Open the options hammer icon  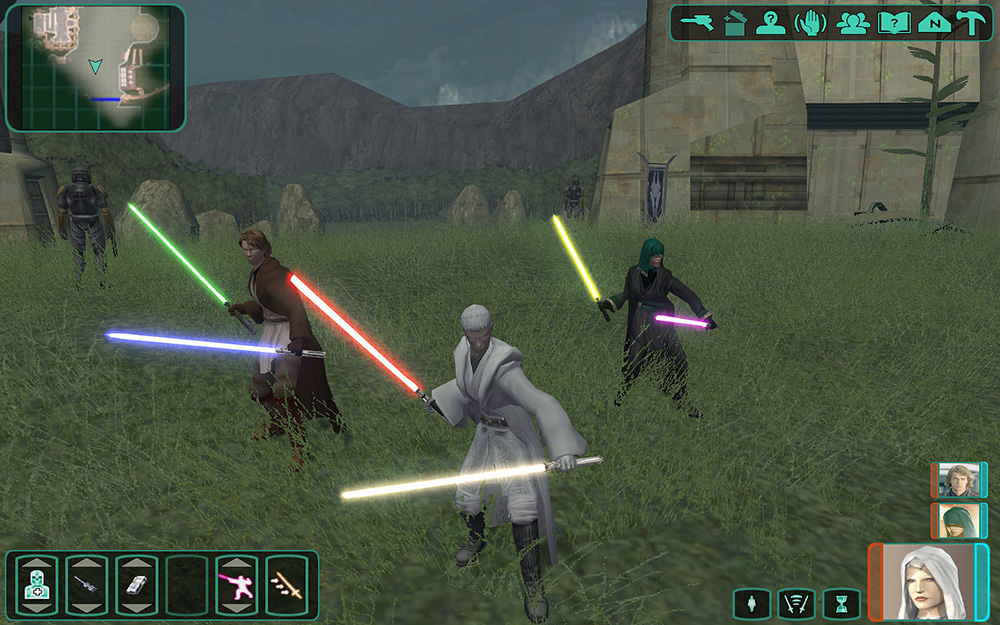[x=970, y=22]
